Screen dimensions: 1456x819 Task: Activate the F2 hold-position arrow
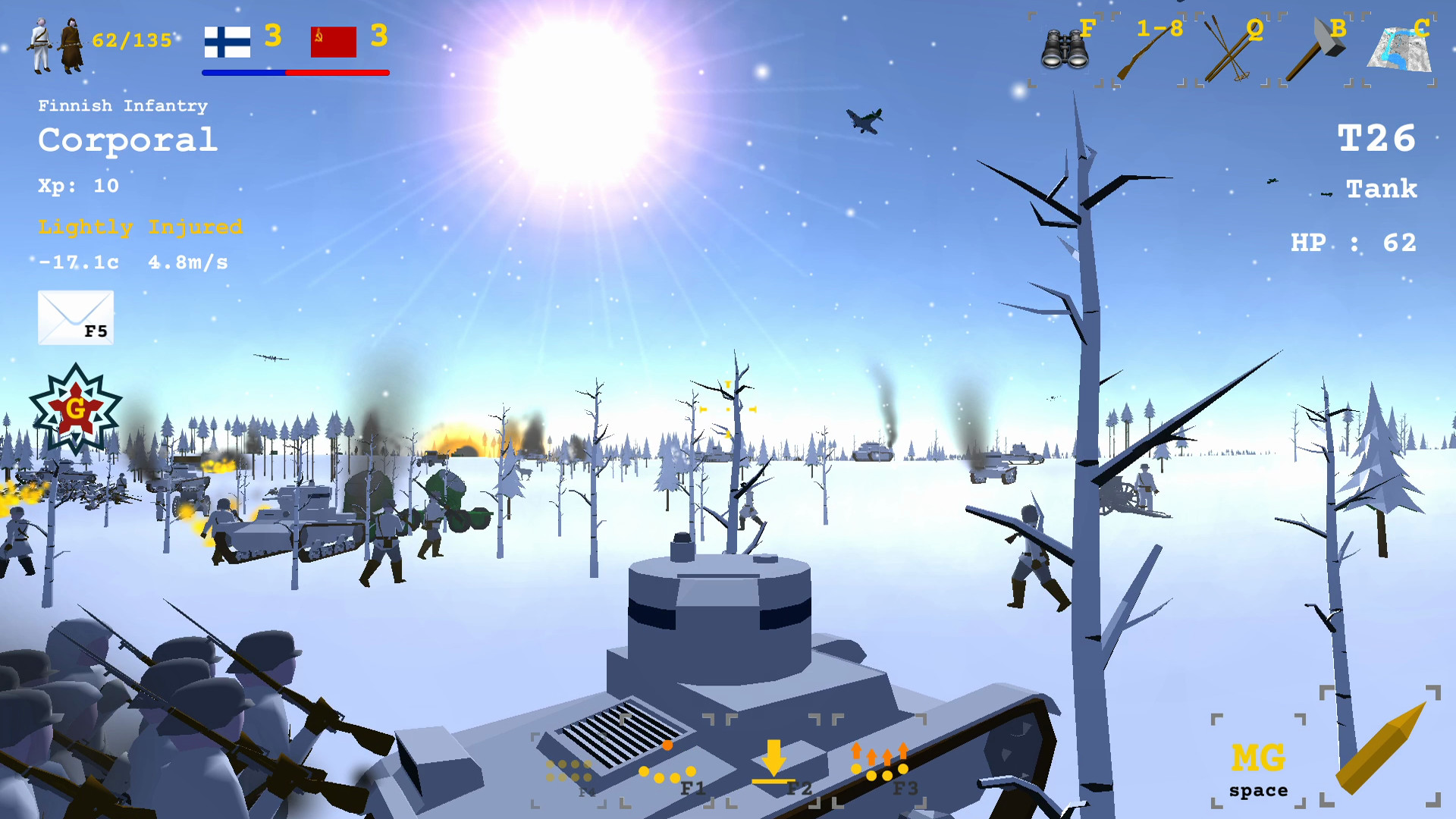pyautogui.click(x=773, y=762)
